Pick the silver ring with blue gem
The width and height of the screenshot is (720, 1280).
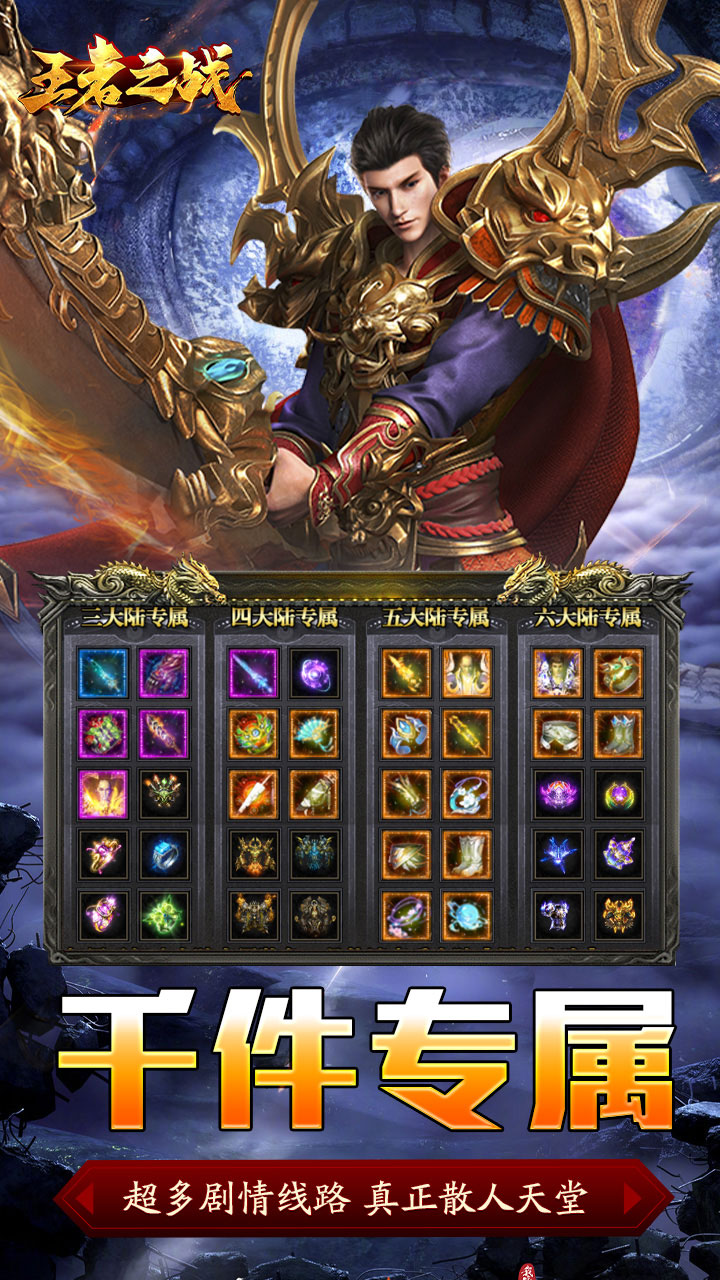point(164,854)
